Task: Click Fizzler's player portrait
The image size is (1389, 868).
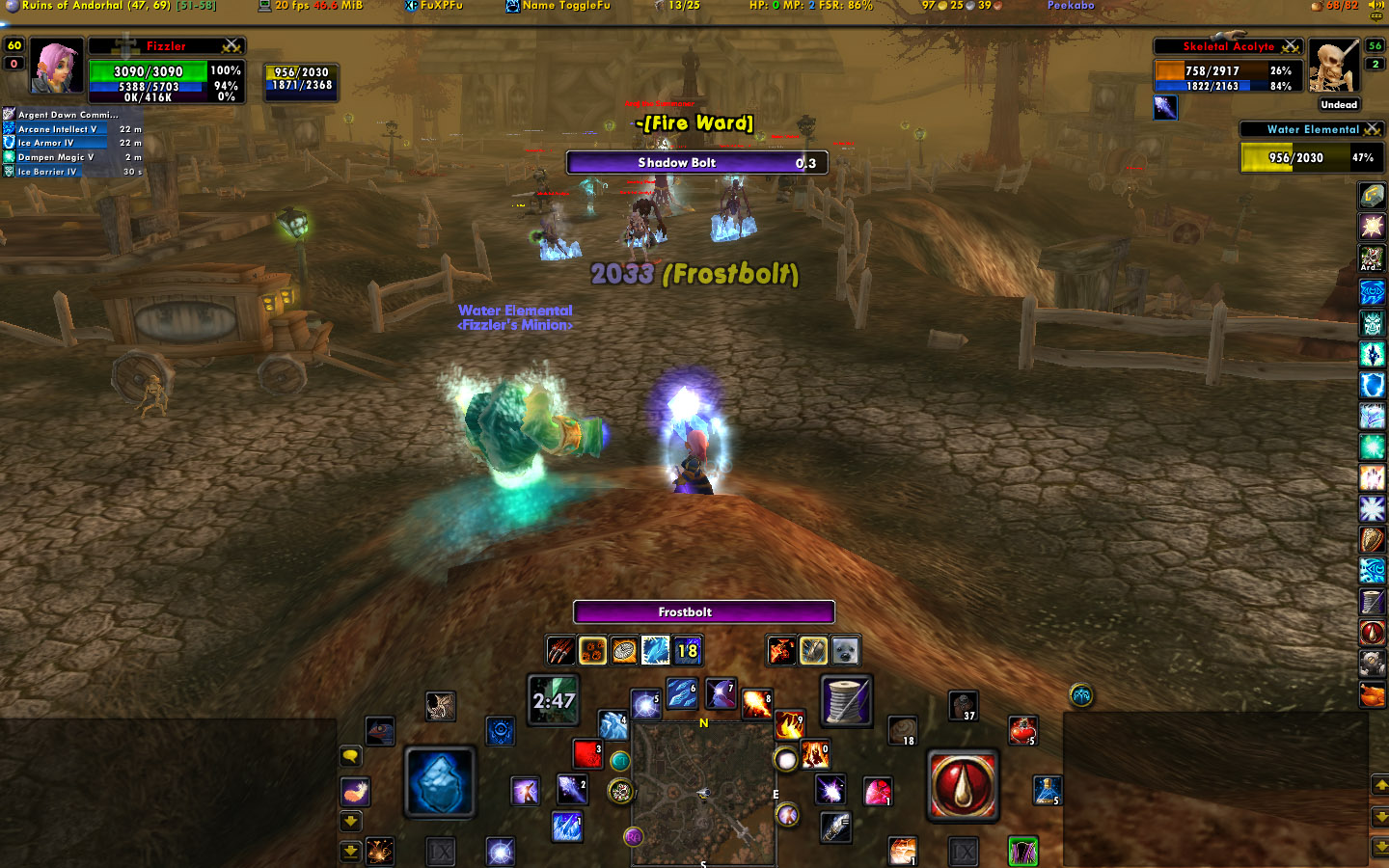Action: tap(57, 66)
